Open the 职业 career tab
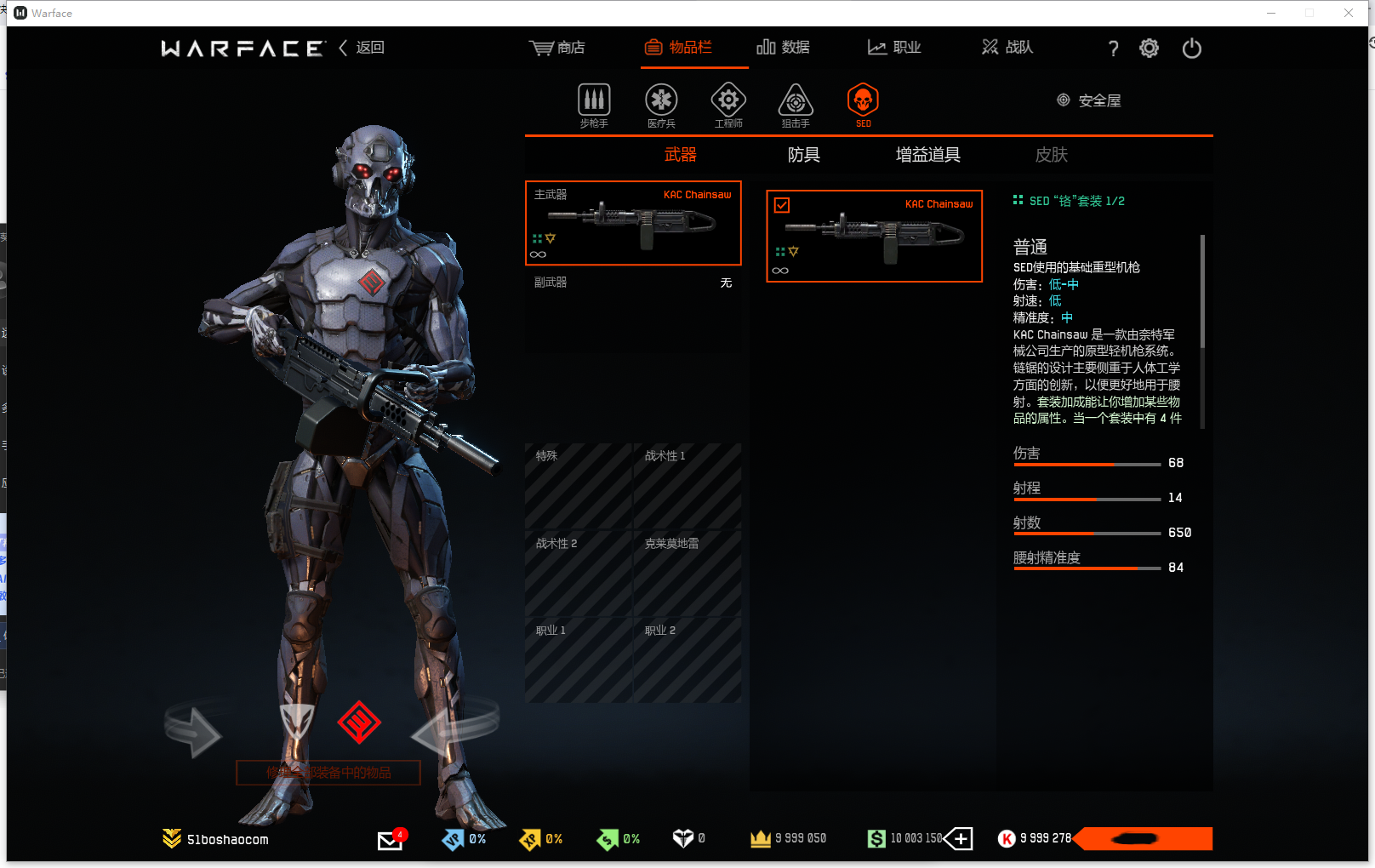The image size is (1375, 868). point(894,48)
